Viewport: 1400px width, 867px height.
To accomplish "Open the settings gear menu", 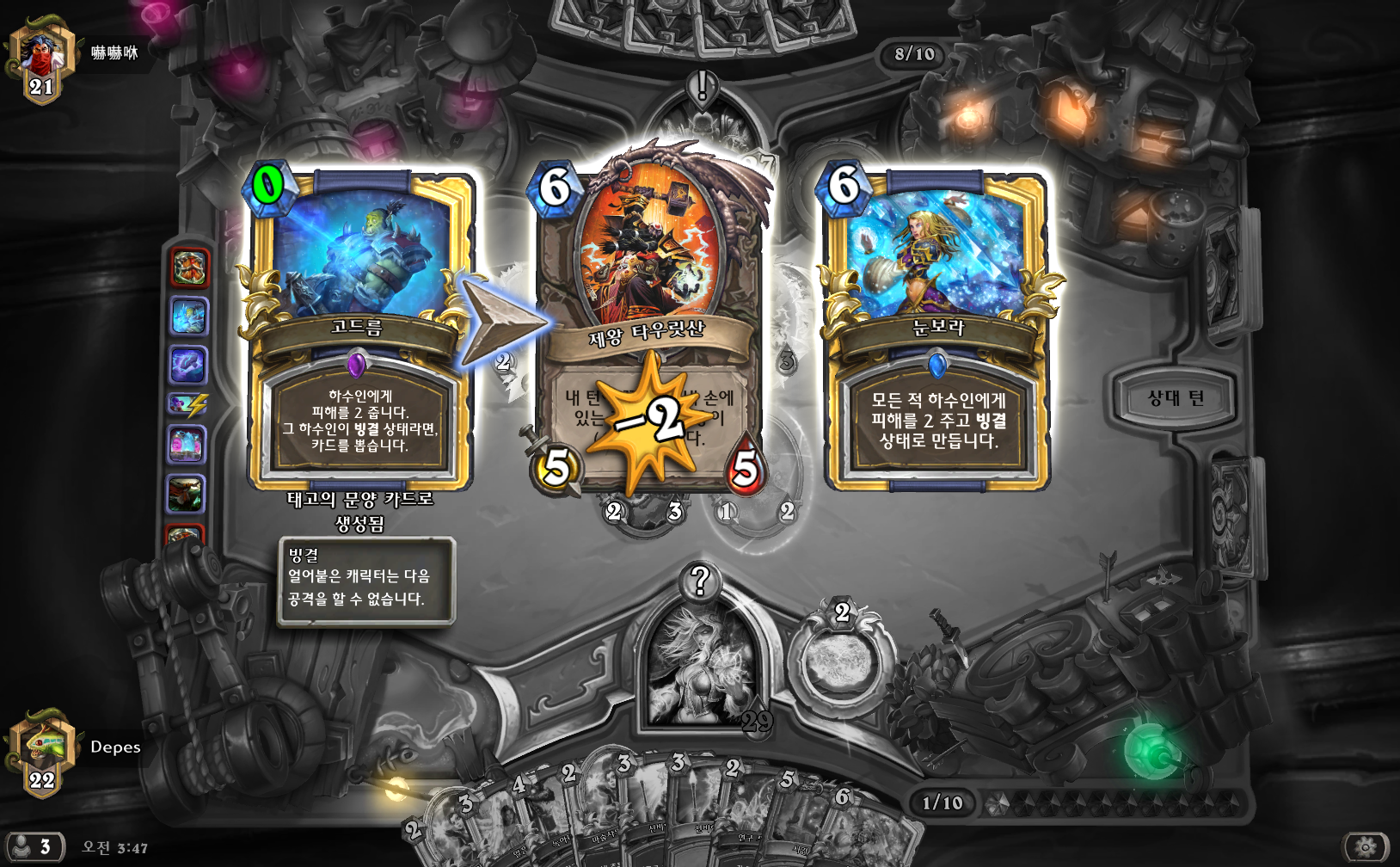I will [1366, 847].
